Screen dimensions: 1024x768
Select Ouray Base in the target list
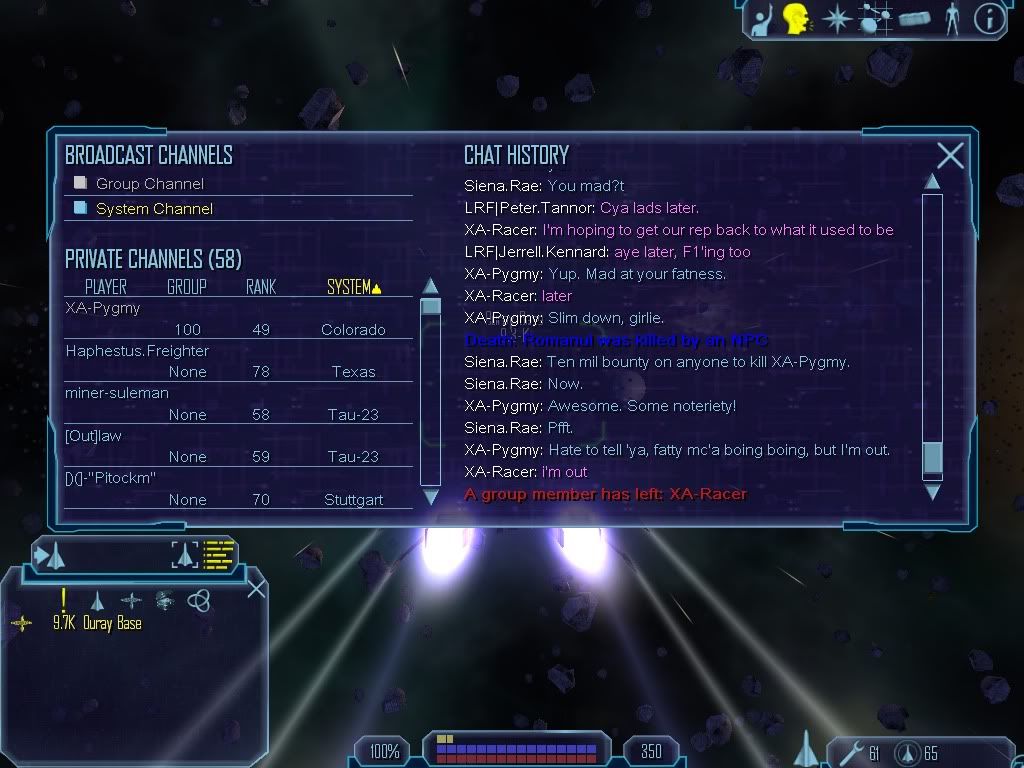coord(112,623)
